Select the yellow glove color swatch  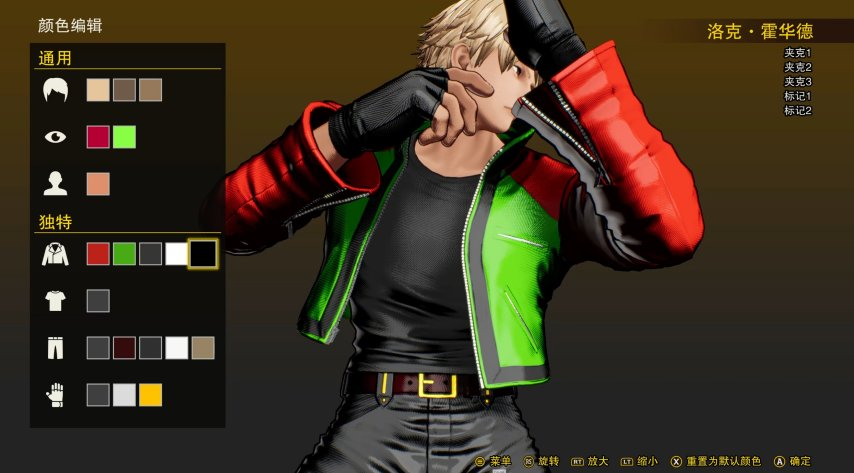[150, 395]
